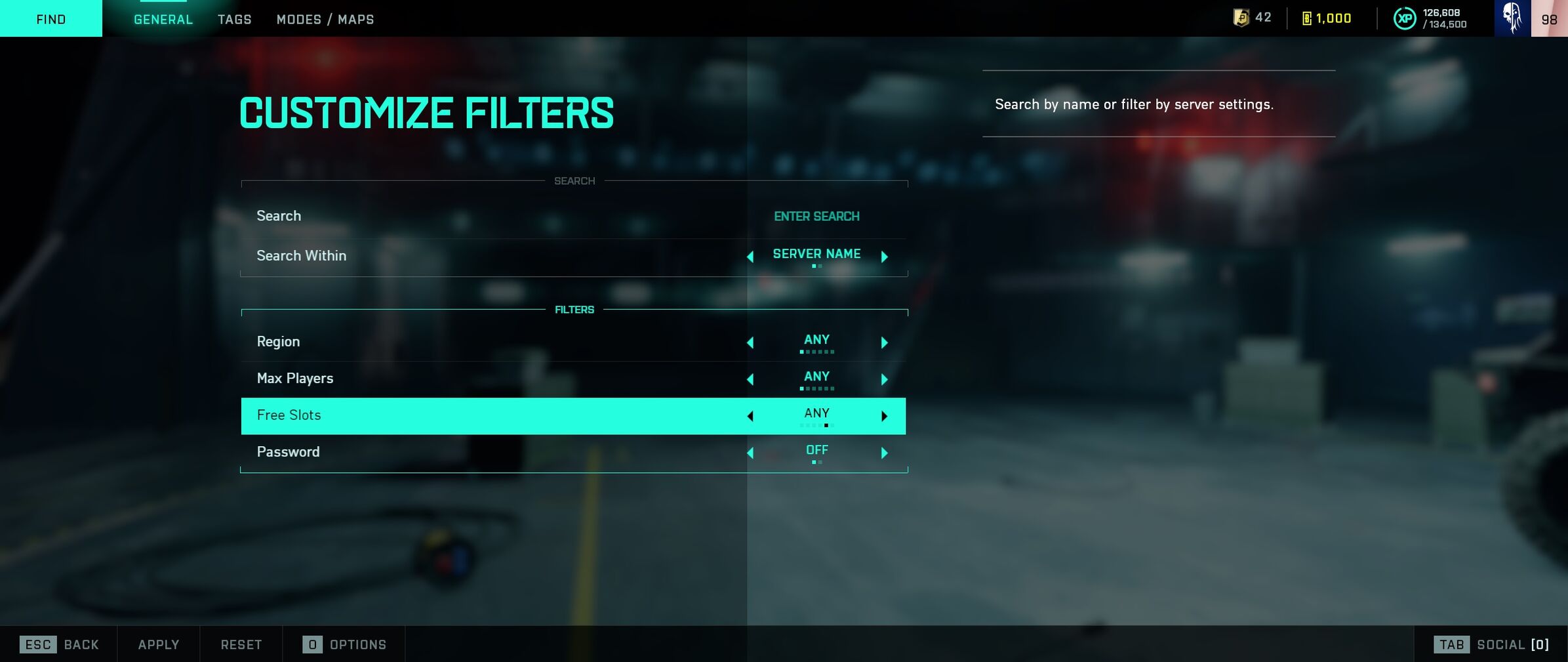Go back from the filters screen
1568x662 pixels.
coord(60,644)
